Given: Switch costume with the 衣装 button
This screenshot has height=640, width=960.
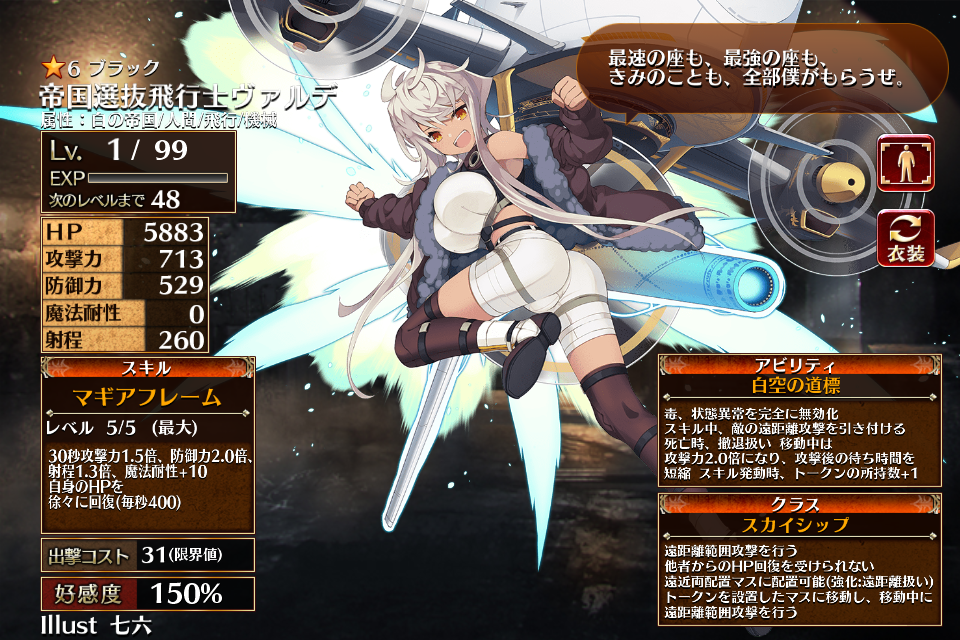Looking at the screenshot, I should [905, 238].
